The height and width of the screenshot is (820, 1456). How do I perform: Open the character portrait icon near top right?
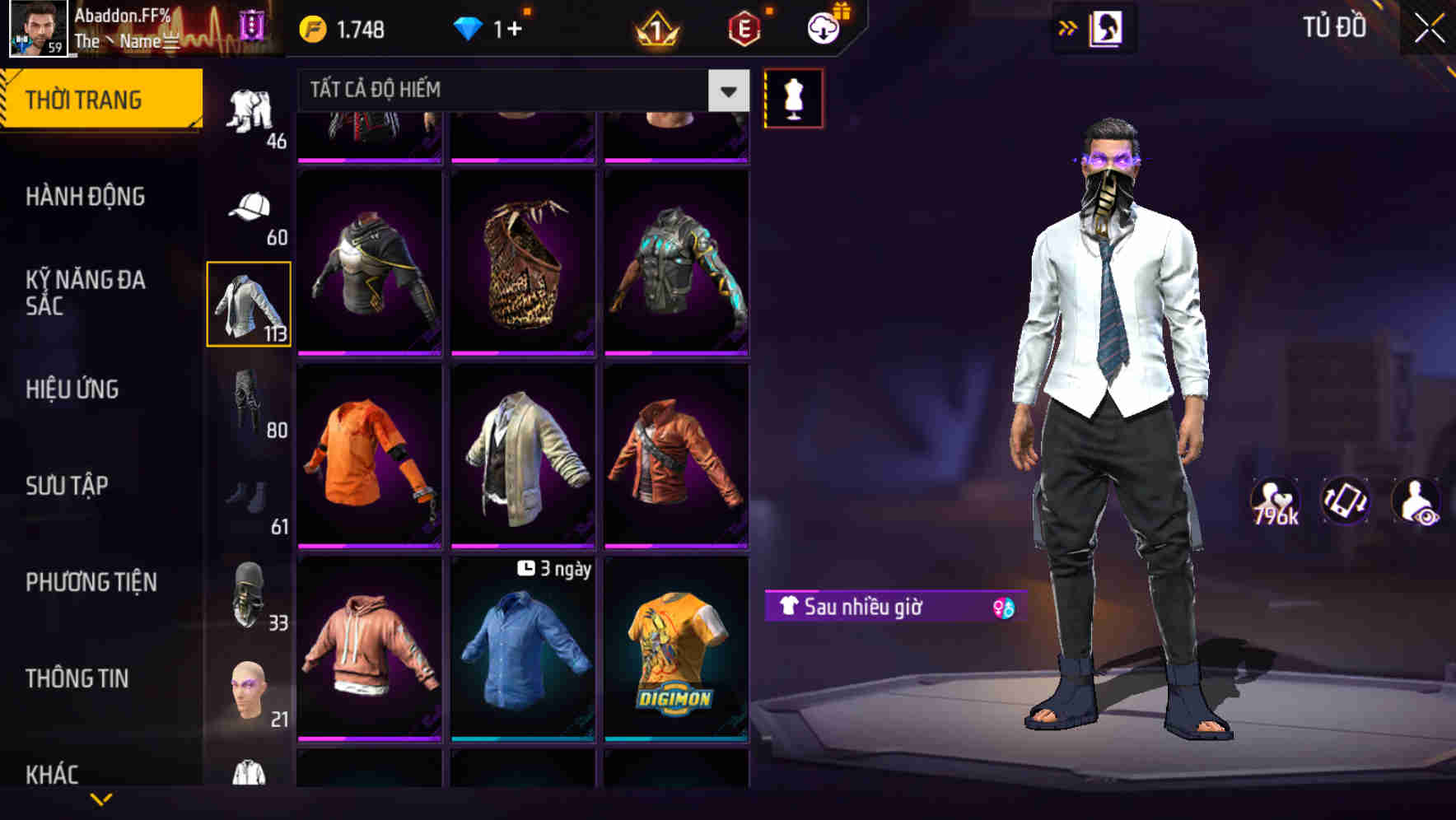(x=1104, y=26)
